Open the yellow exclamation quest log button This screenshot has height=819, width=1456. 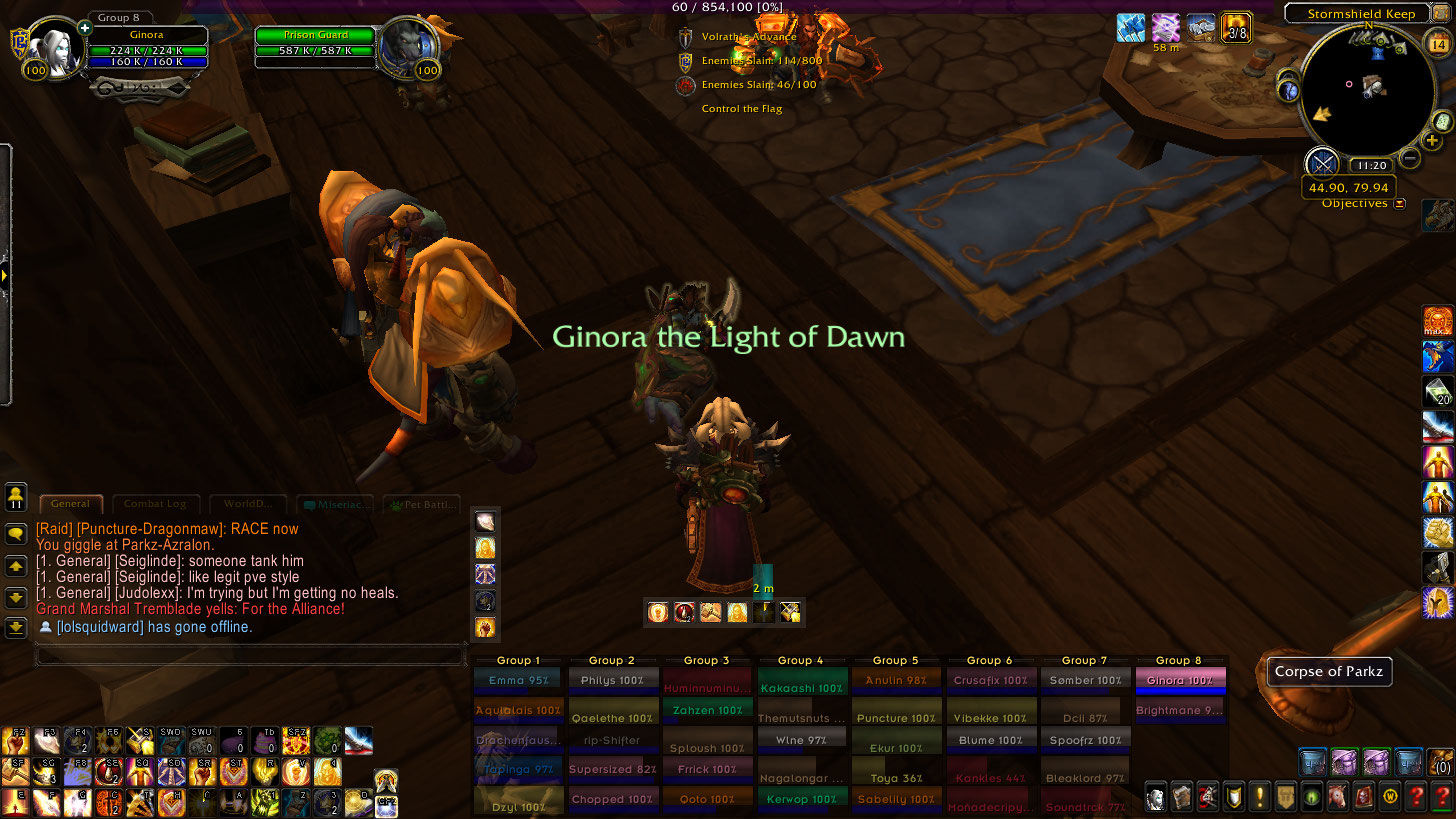tap(1260, 796)
